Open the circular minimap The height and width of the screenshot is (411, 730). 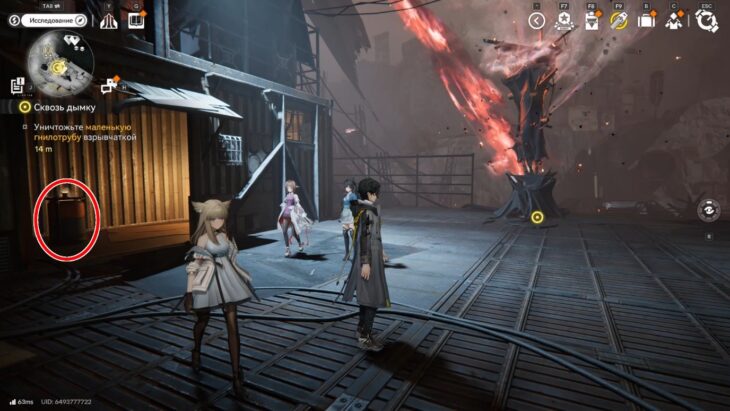61,62
